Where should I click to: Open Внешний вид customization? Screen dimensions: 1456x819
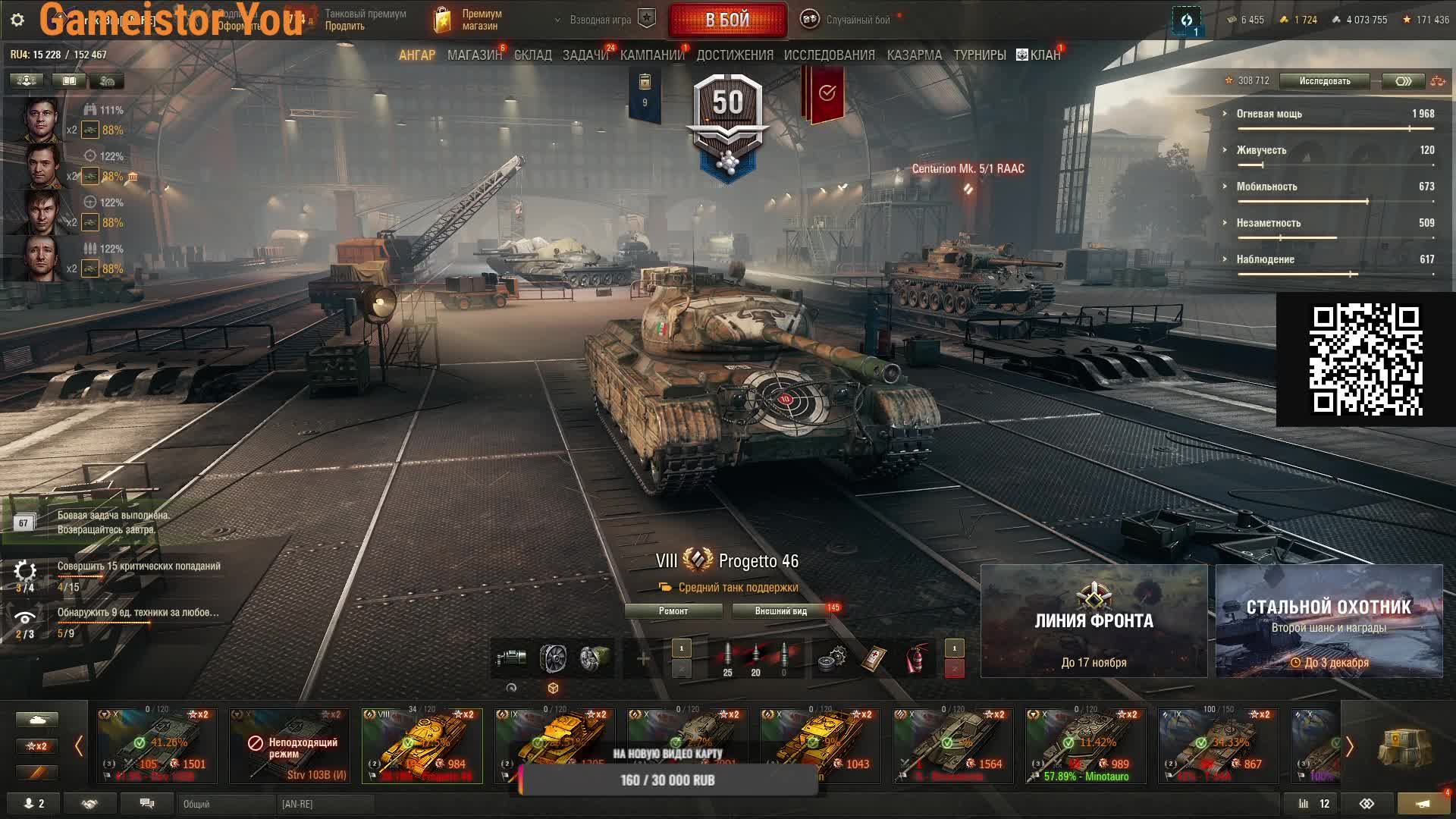click(780, 611)
